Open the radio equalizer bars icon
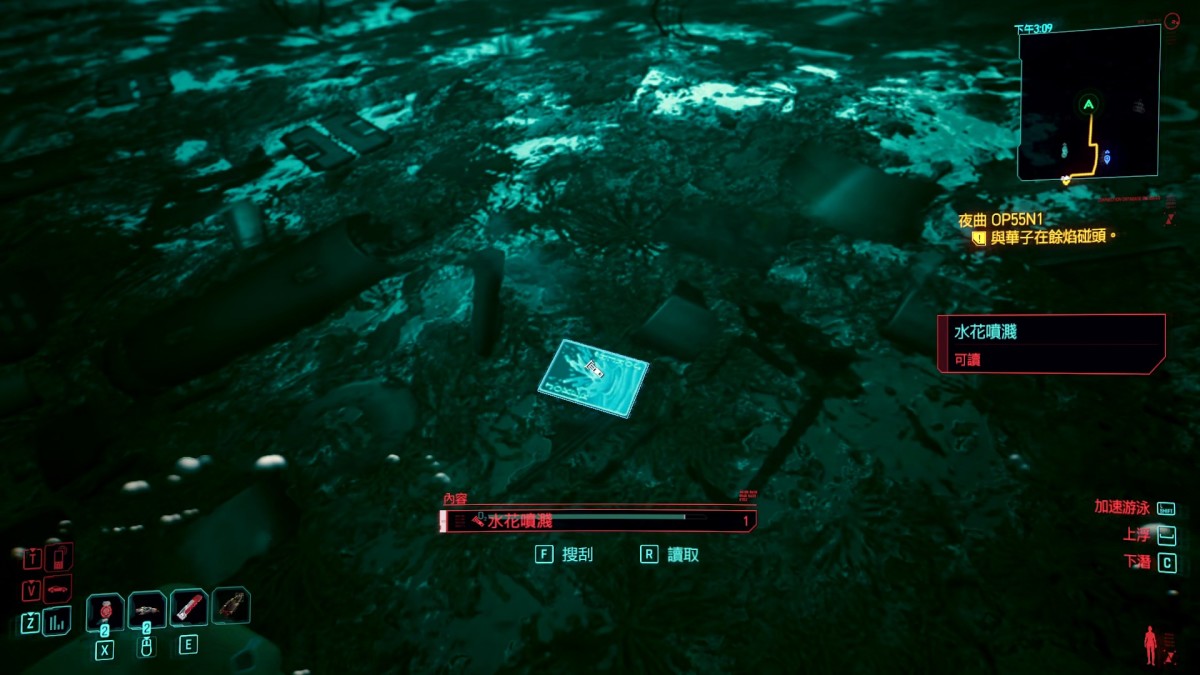Image resolution: width=1200 pixels, height=675 pixels. pos(59,622)
